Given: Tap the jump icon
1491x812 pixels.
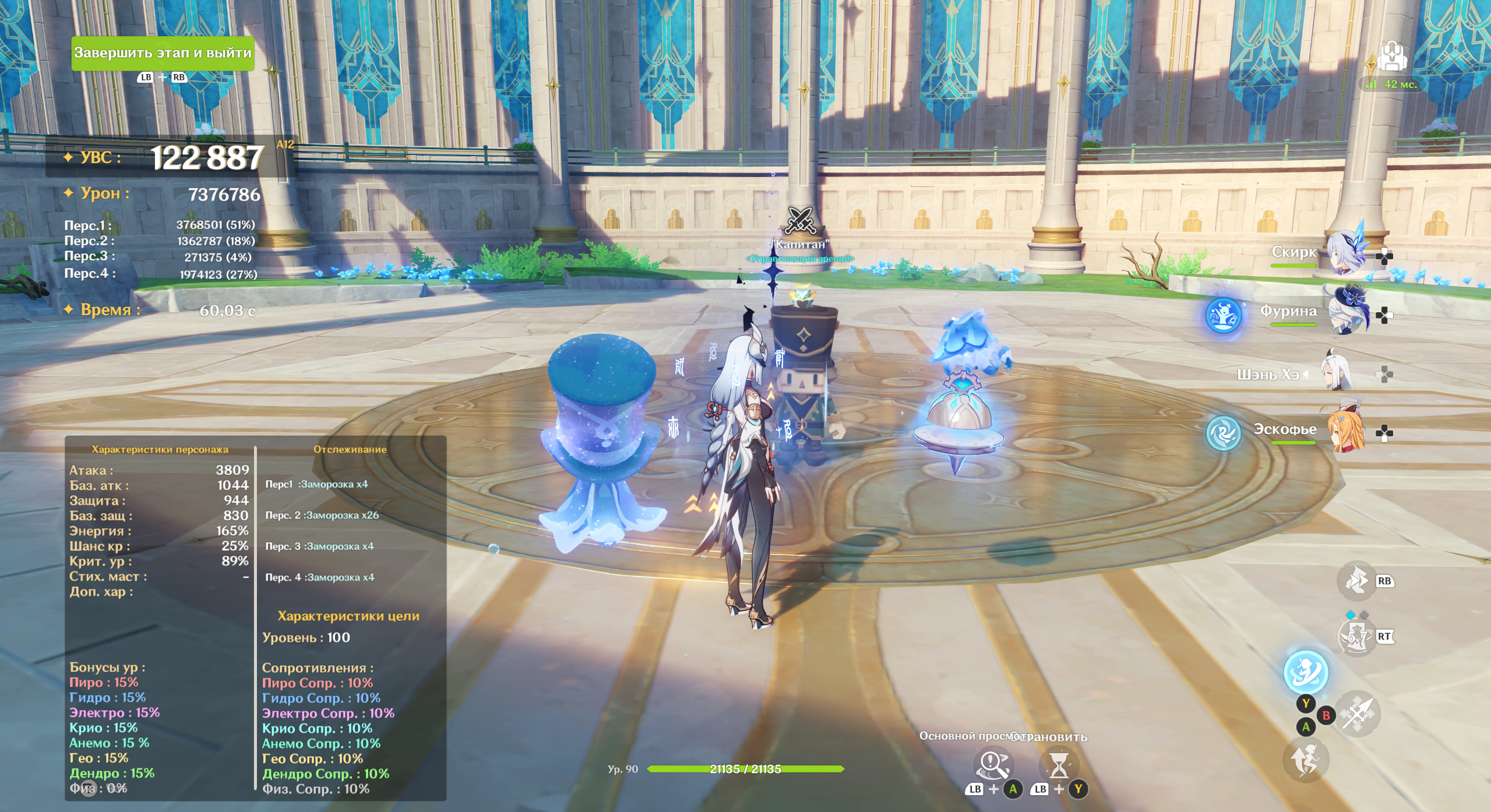Looking at the screenshot, I should (1305, 760).
